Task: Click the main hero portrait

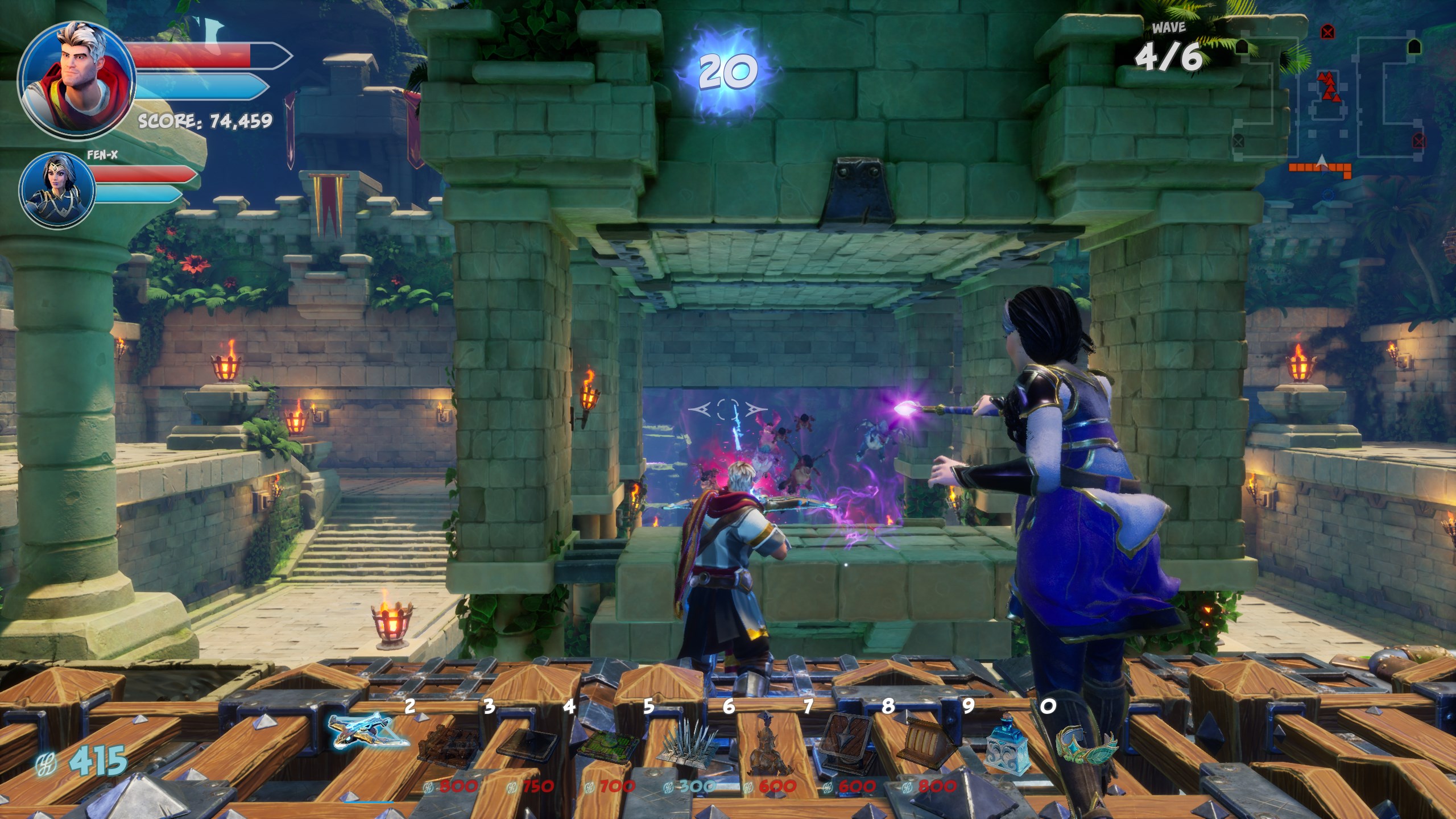Action: [76, 80]
